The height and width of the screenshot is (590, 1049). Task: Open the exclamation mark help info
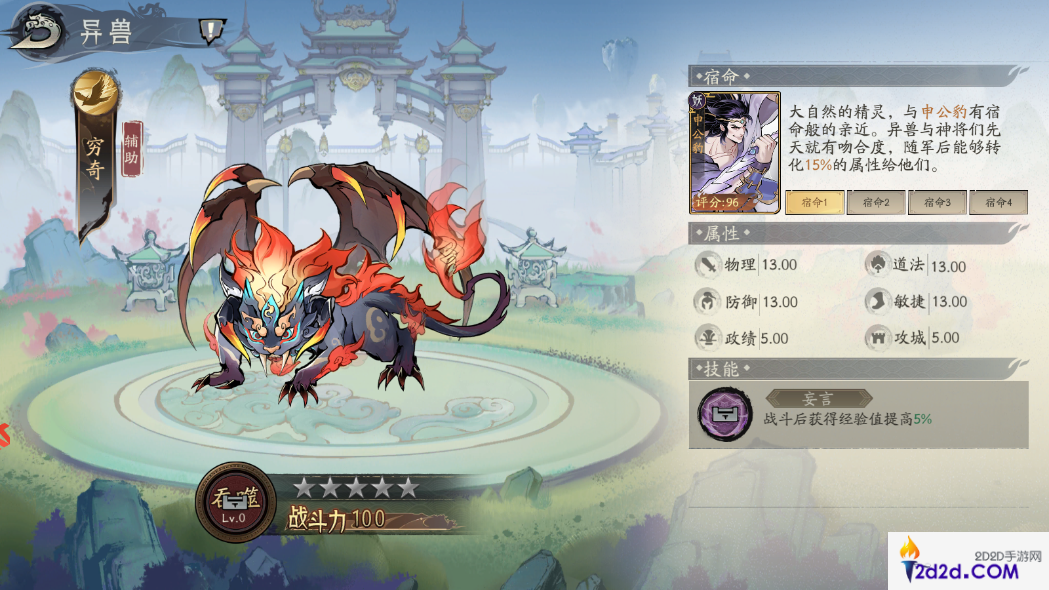pos(209,32)
